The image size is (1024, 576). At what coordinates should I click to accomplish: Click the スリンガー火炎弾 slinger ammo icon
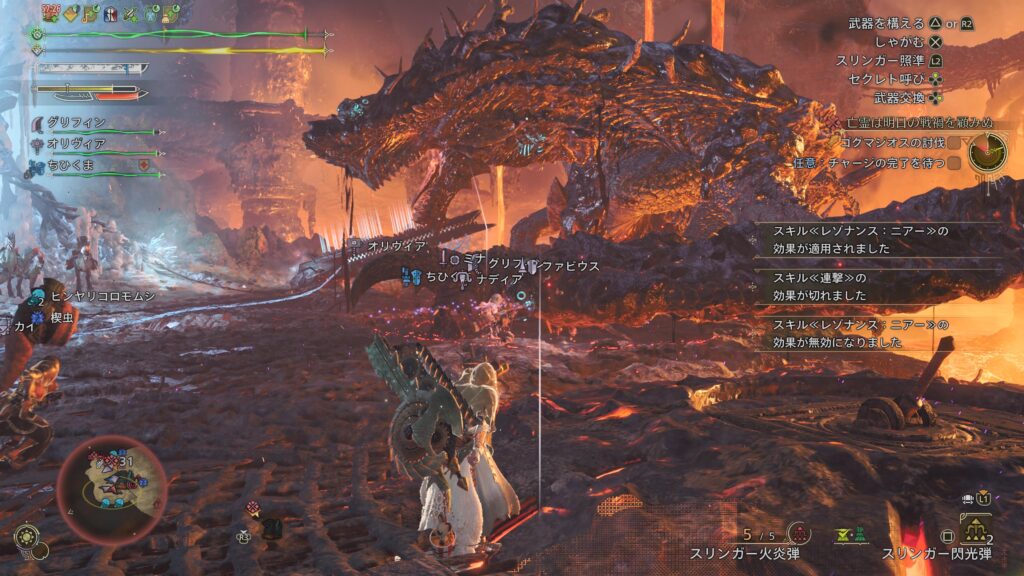coord(798,533)
